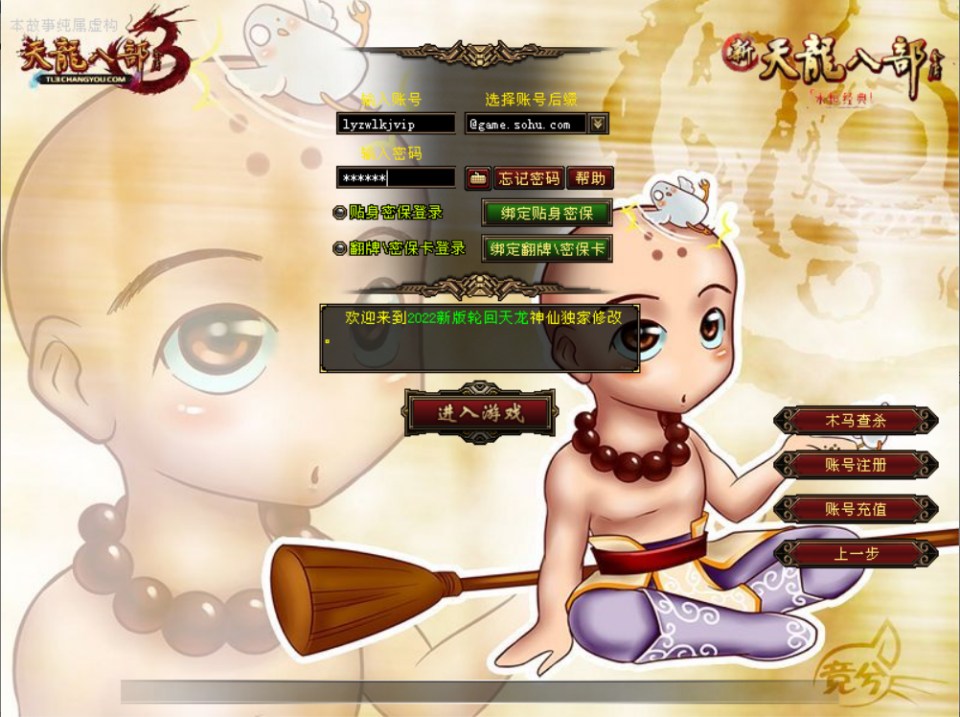Open the 帮助 help button
Image resolution: width=960 pixels, height=717 pixels.
[x=590, y=179]
